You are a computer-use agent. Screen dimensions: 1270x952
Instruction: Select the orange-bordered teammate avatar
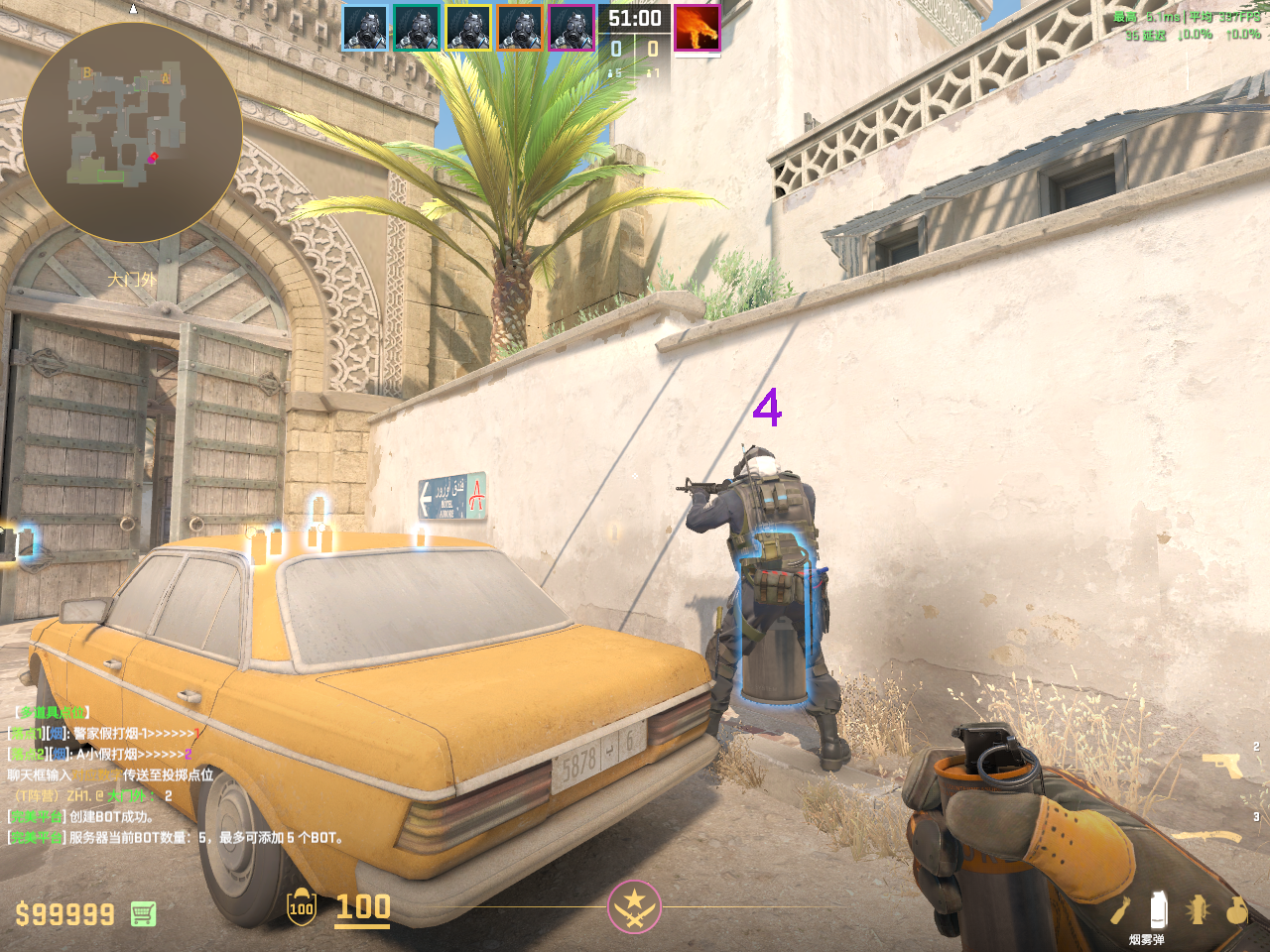(x=520, y=28)
